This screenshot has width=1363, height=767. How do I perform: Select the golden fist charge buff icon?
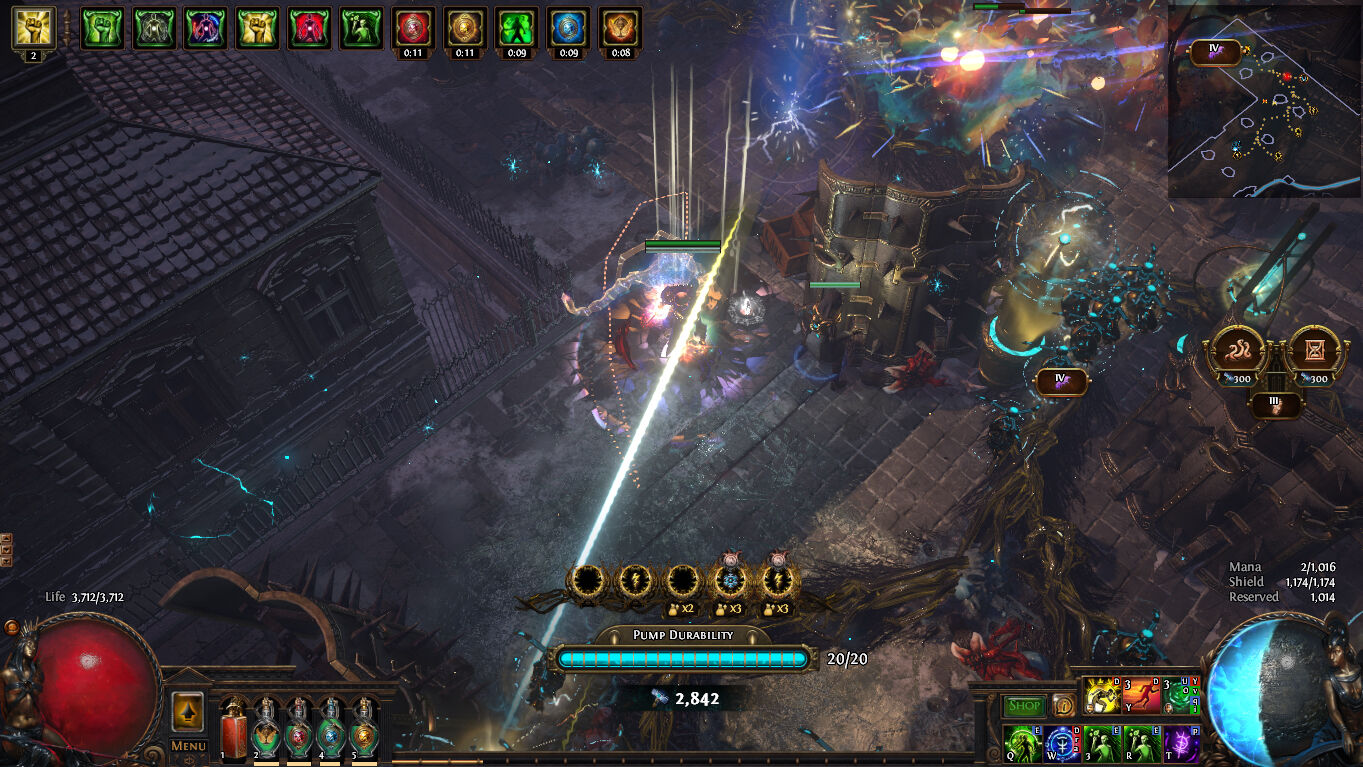click(33, 28)
